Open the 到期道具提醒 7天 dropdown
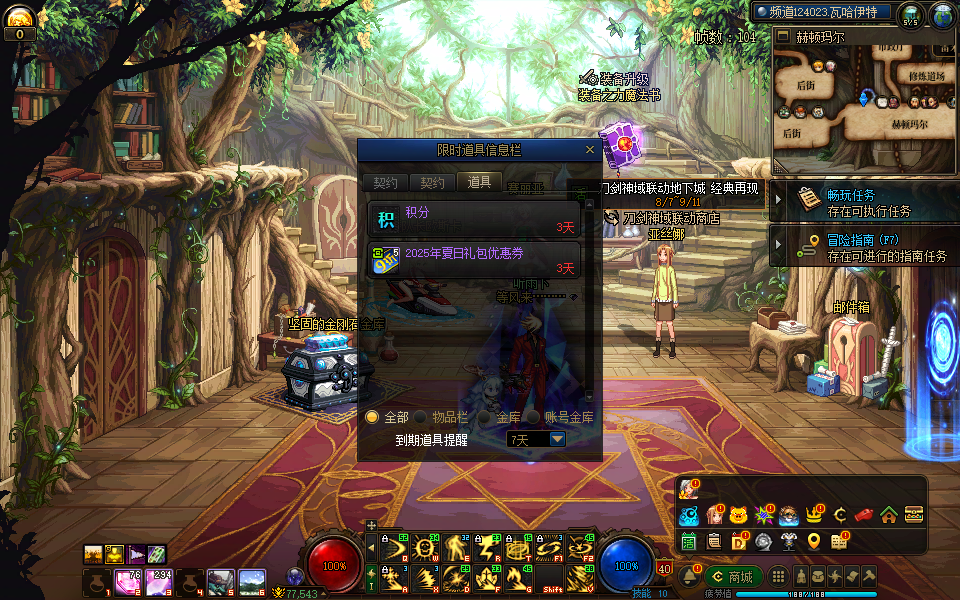This screenshot has height=600, width=960. 557,439
